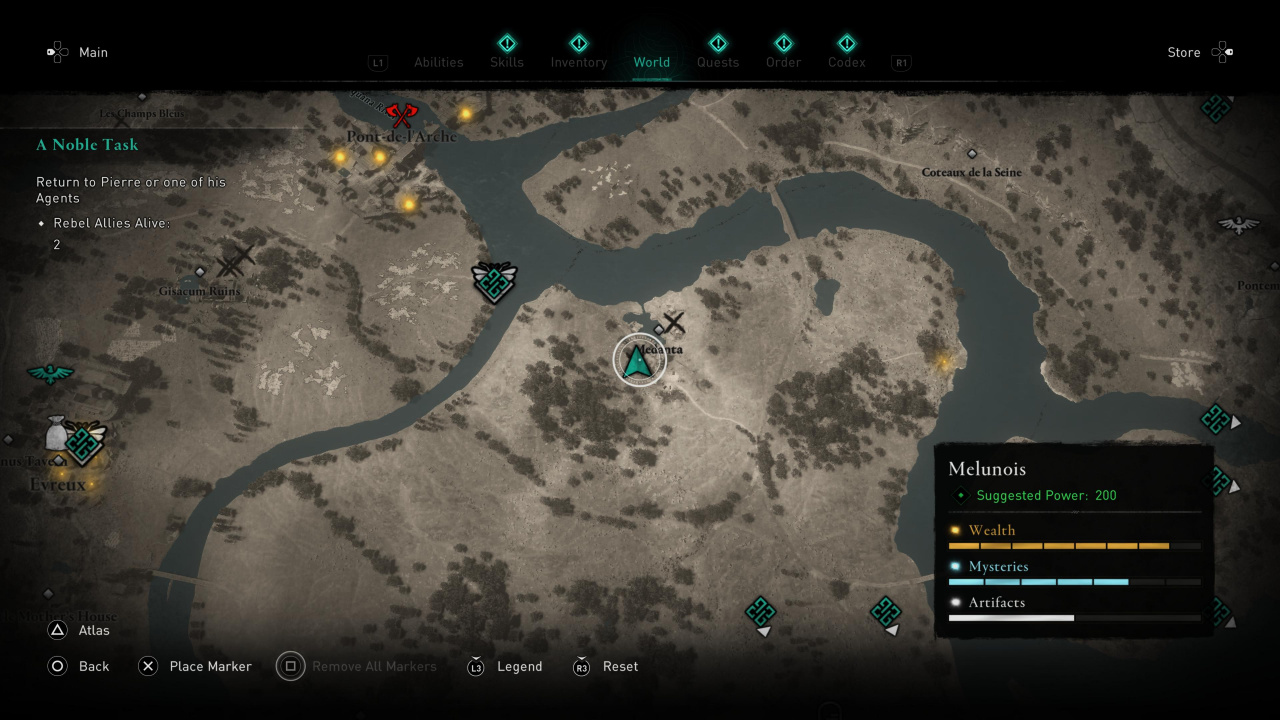The width and height of the screenshot is (1280, 720).
Task: Open the Quests tab
Action: pyautogui.click(x=717, y=62)
